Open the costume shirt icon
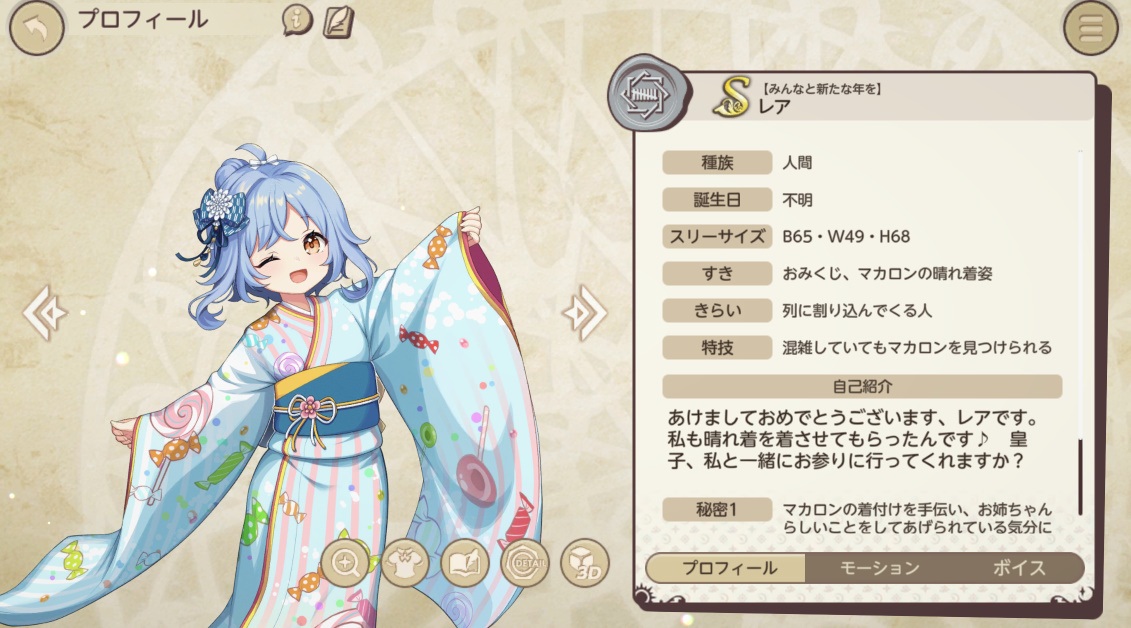This screenshot has width=1131, height=628. pos(405,564)
